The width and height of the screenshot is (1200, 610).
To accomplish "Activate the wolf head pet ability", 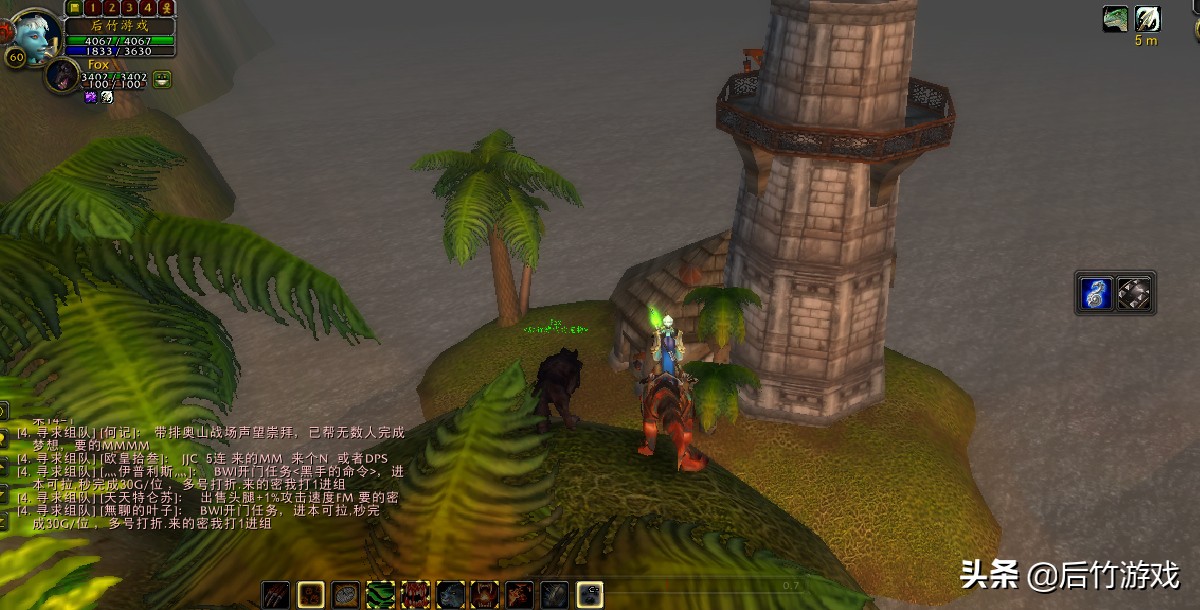I will coord(450,595).
